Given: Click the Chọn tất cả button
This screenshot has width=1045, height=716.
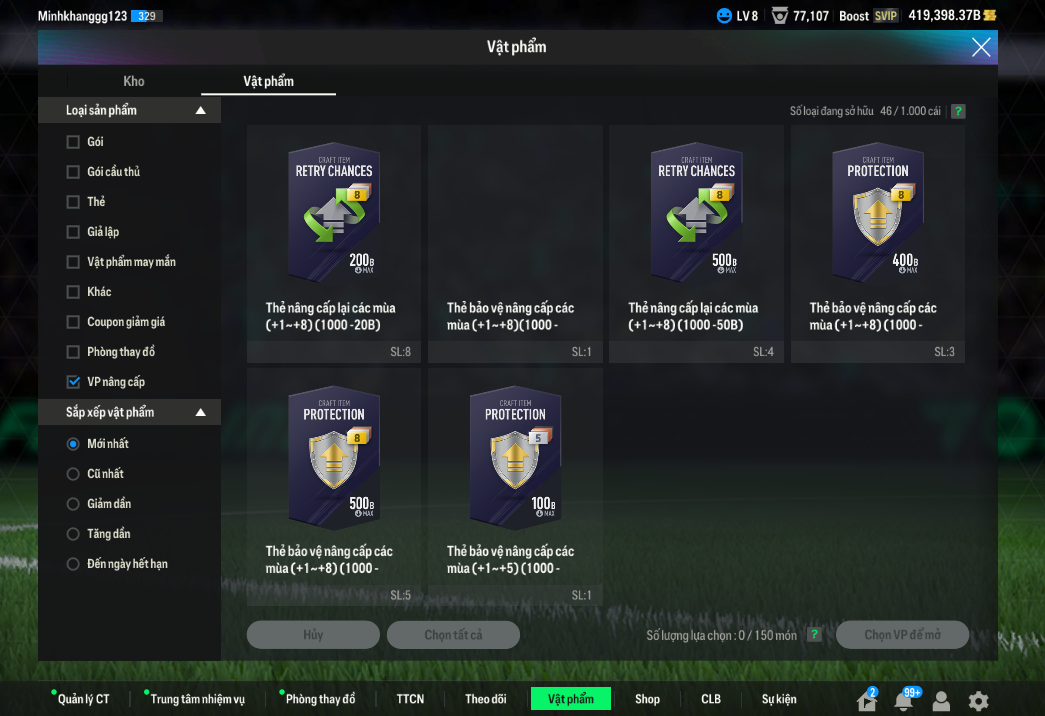Looking at the screenshot, I should coord(453,635).
